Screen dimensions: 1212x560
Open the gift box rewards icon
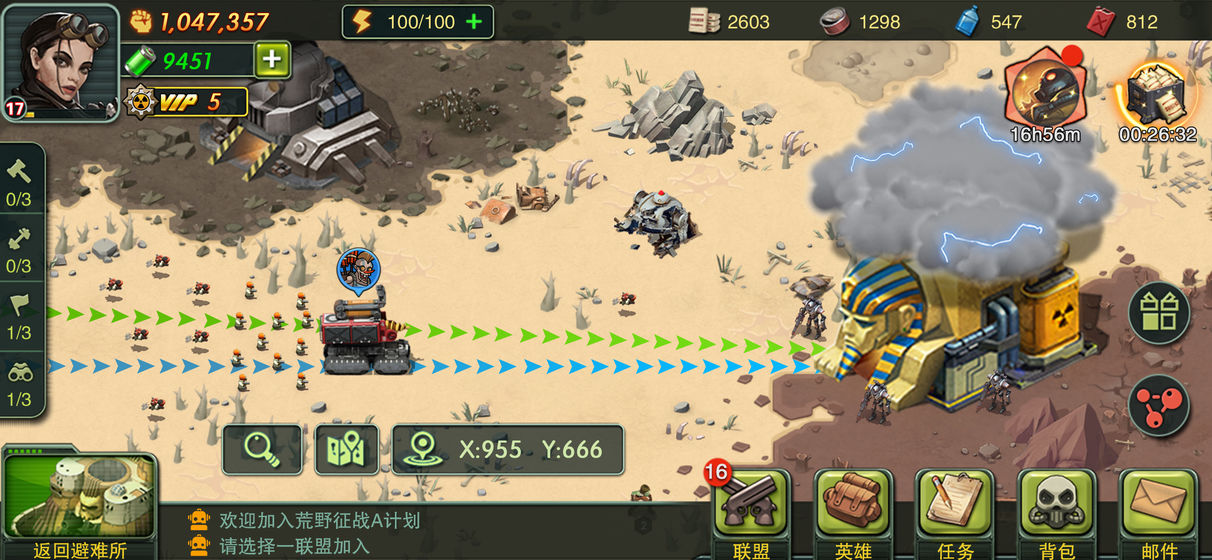1159,313
